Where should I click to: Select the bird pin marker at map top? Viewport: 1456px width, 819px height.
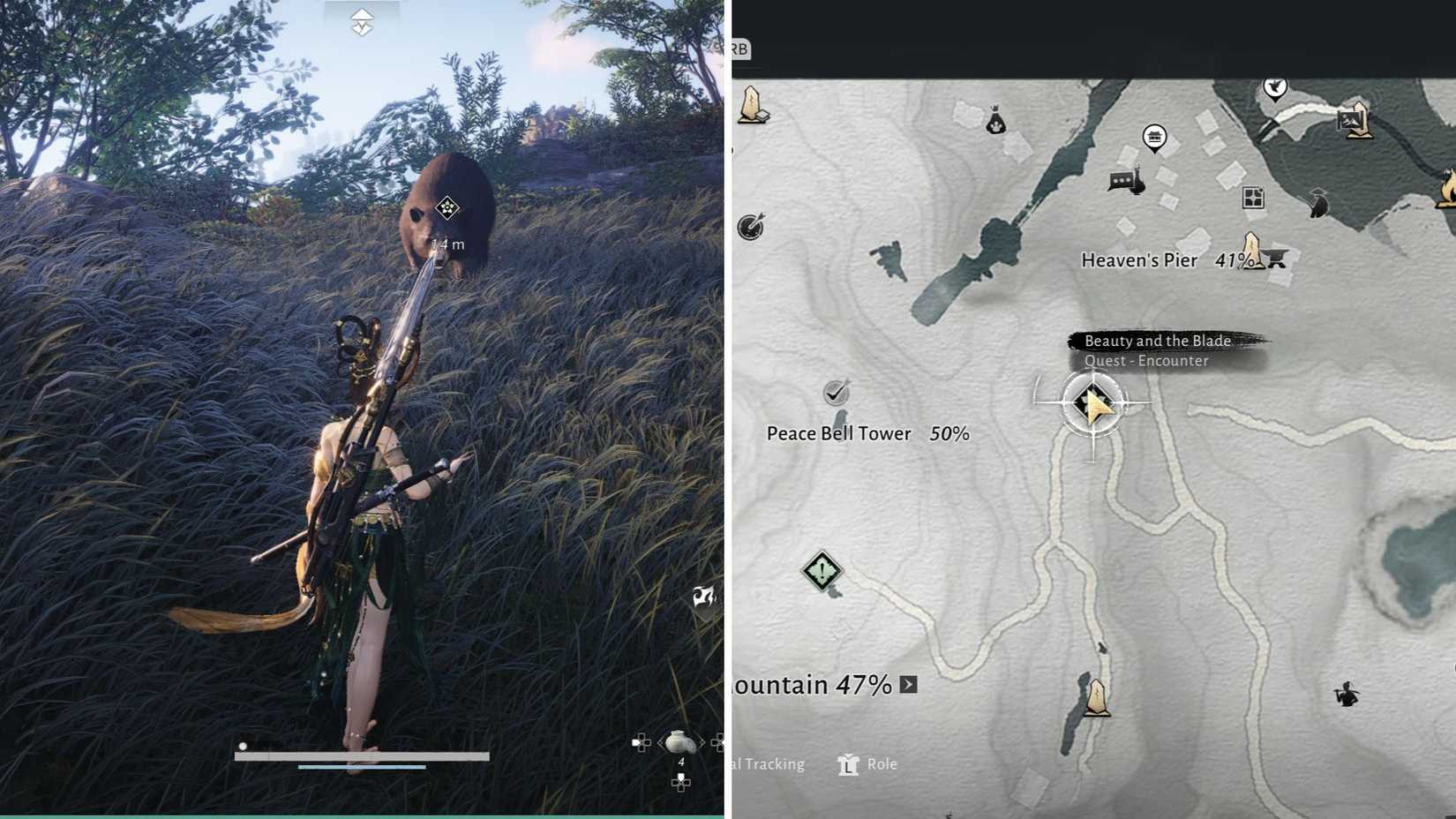(x=1274, y=88)
